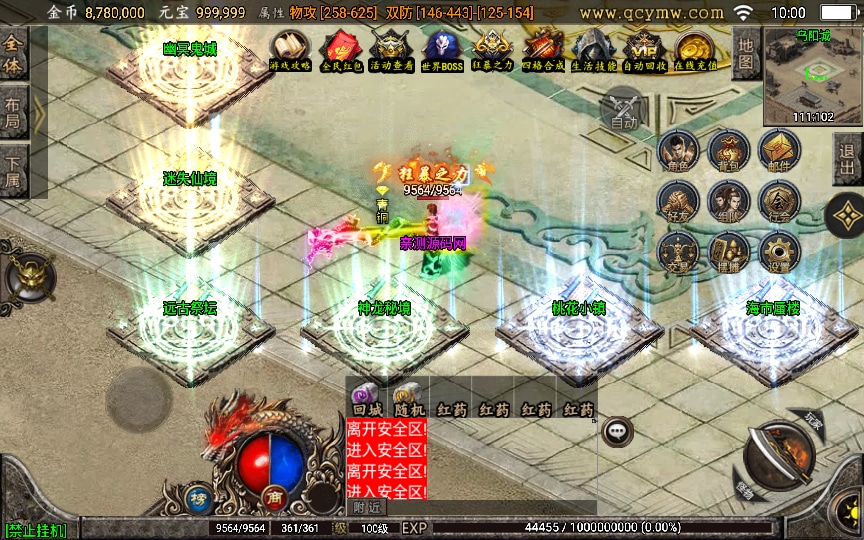Open the 全民红包 red envelope event
Viewport: 864px width, 540px height.
pos(338,48)
